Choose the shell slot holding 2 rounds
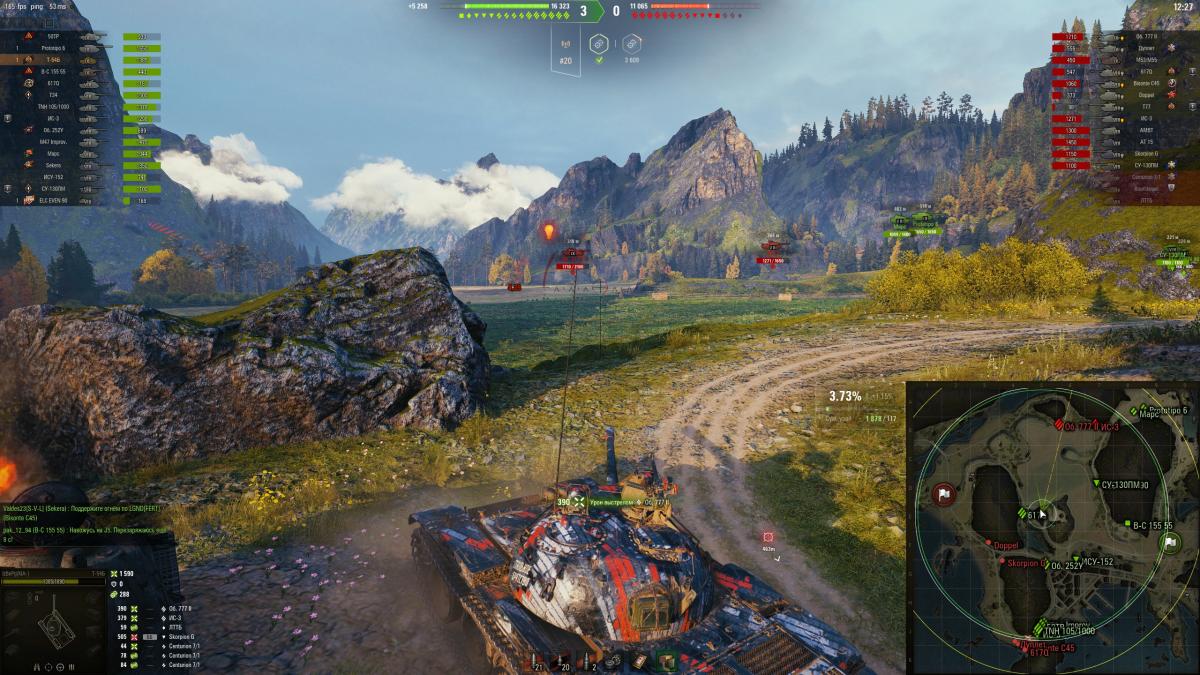This screenshot has height=675, width=1200. 593,663
